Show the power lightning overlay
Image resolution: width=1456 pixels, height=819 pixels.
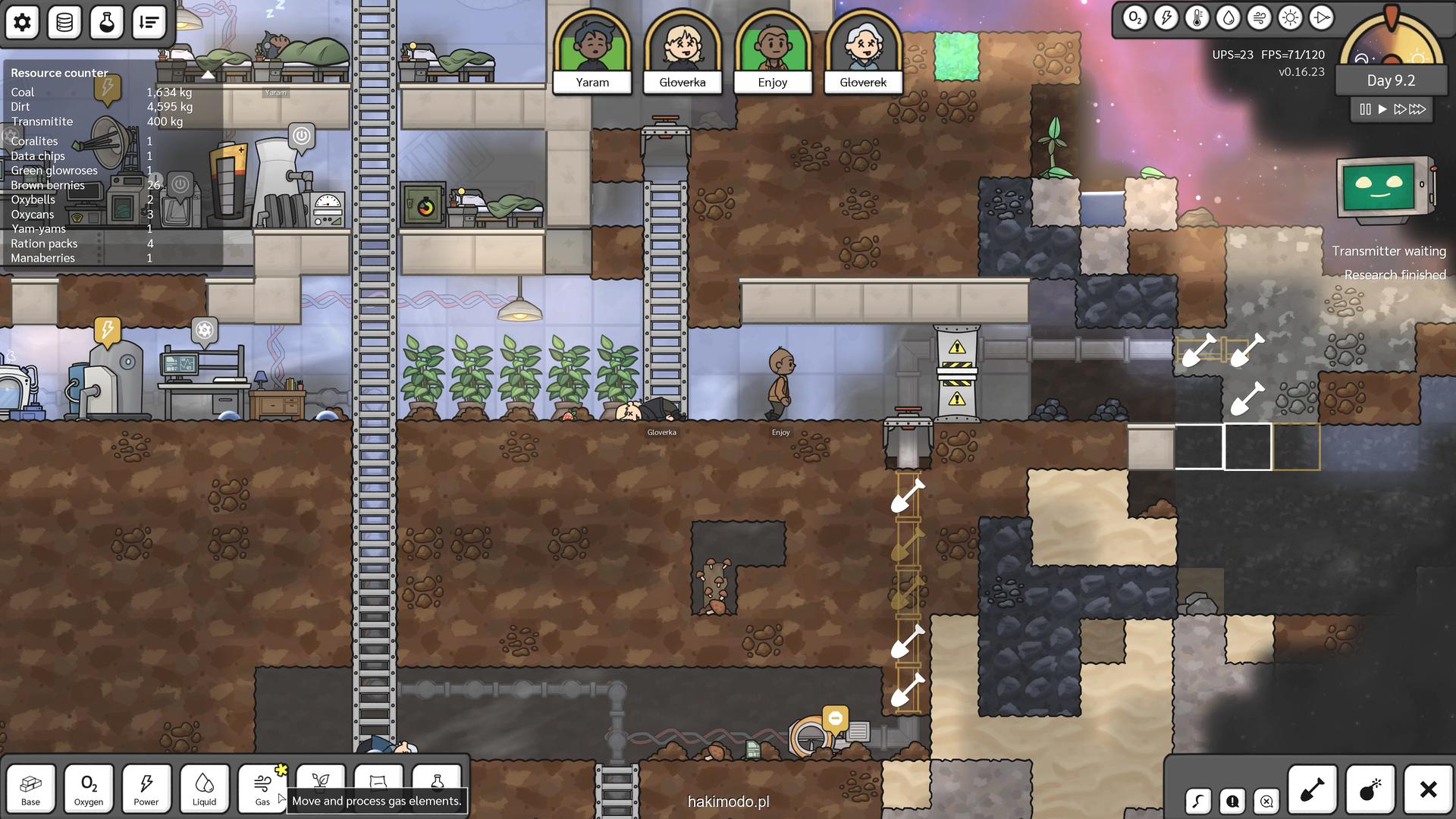1166,18
